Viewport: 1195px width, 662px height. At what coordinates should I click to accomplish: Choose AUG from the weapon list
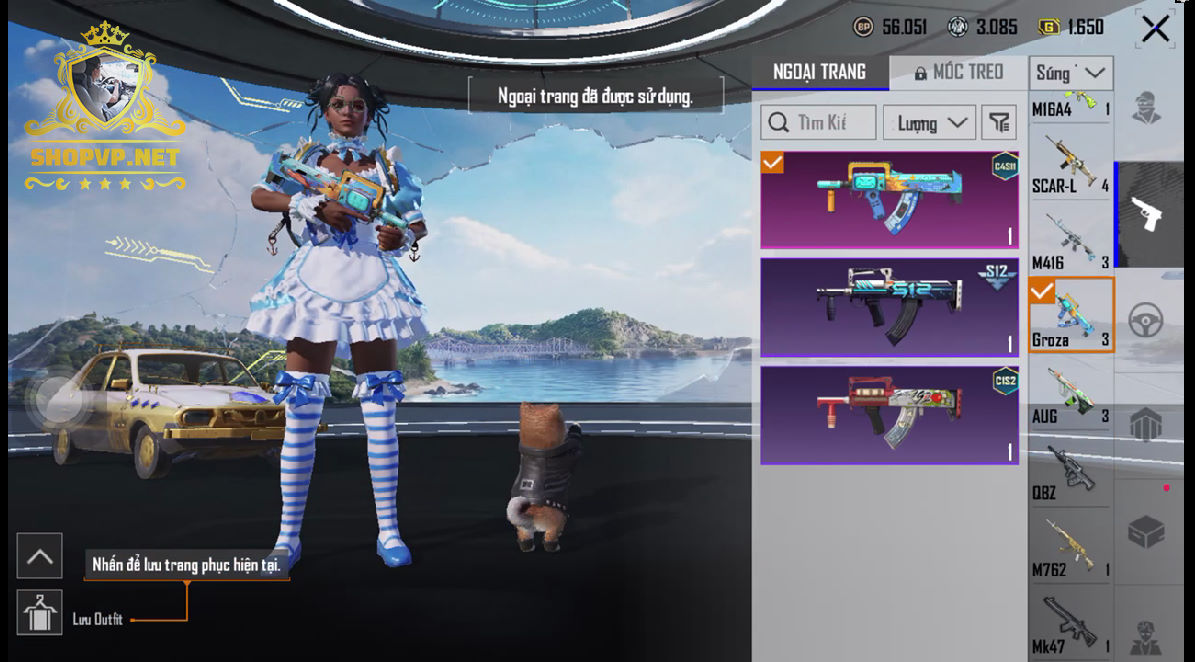(1070, 394)
